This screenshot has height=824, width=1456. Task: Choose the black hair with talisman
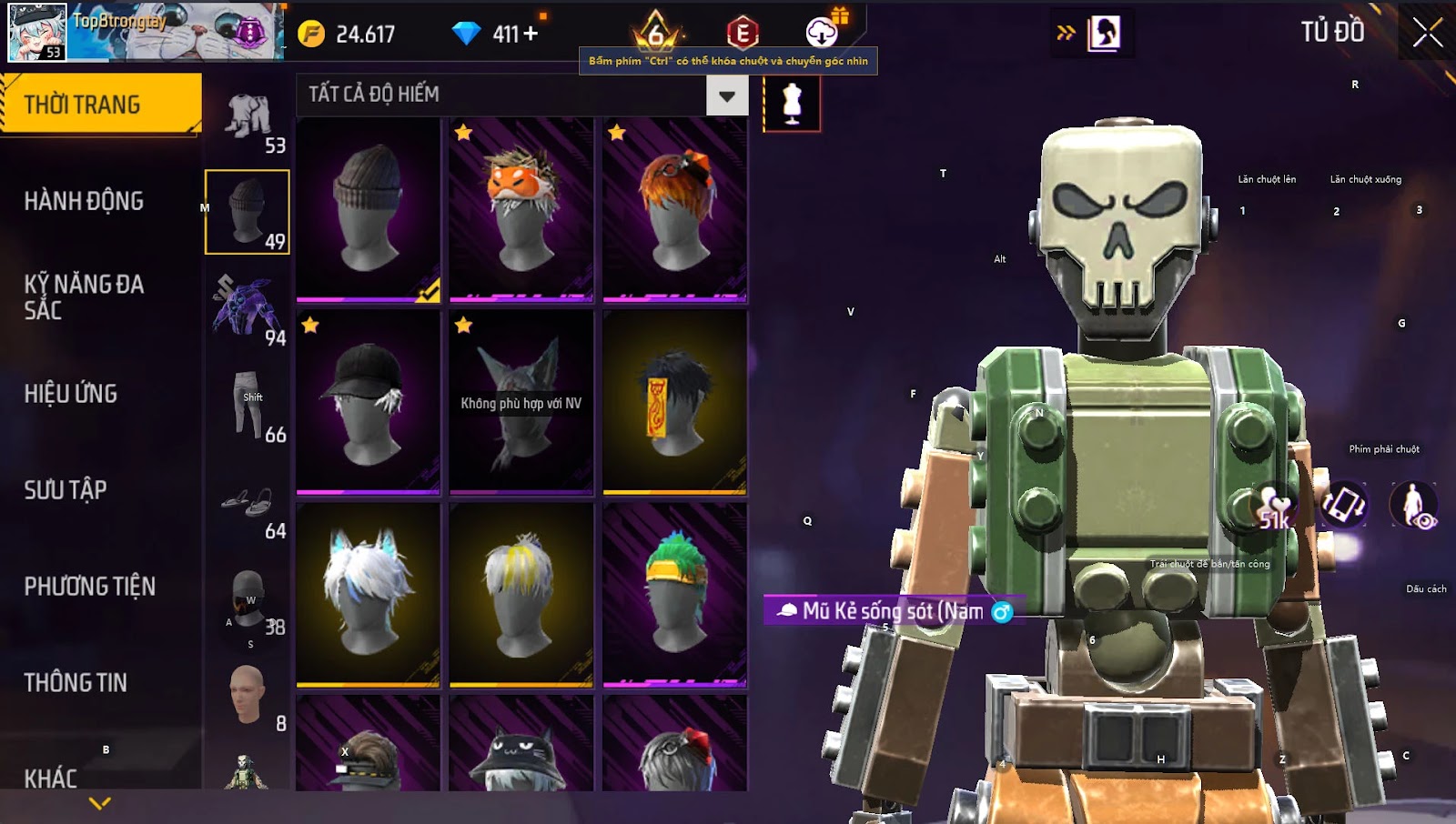click(x=674, y=402)
